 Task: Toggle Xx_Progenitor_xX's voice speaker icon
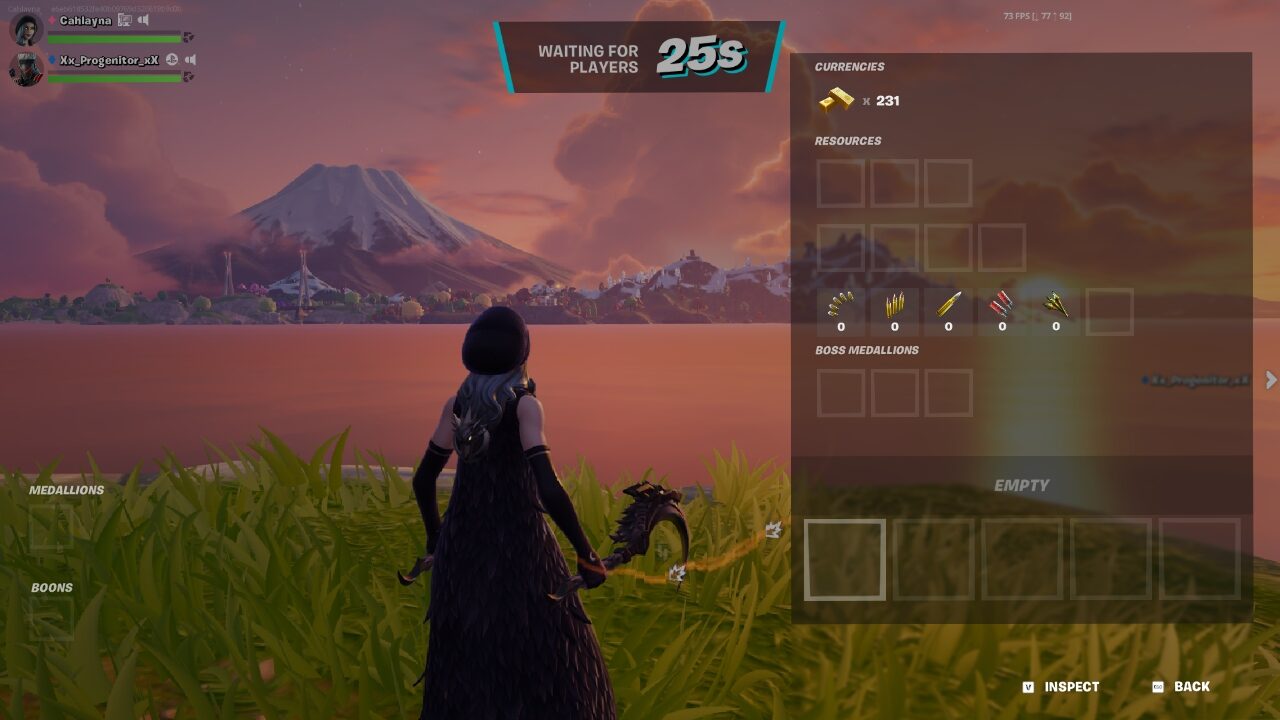pos(189,60)
